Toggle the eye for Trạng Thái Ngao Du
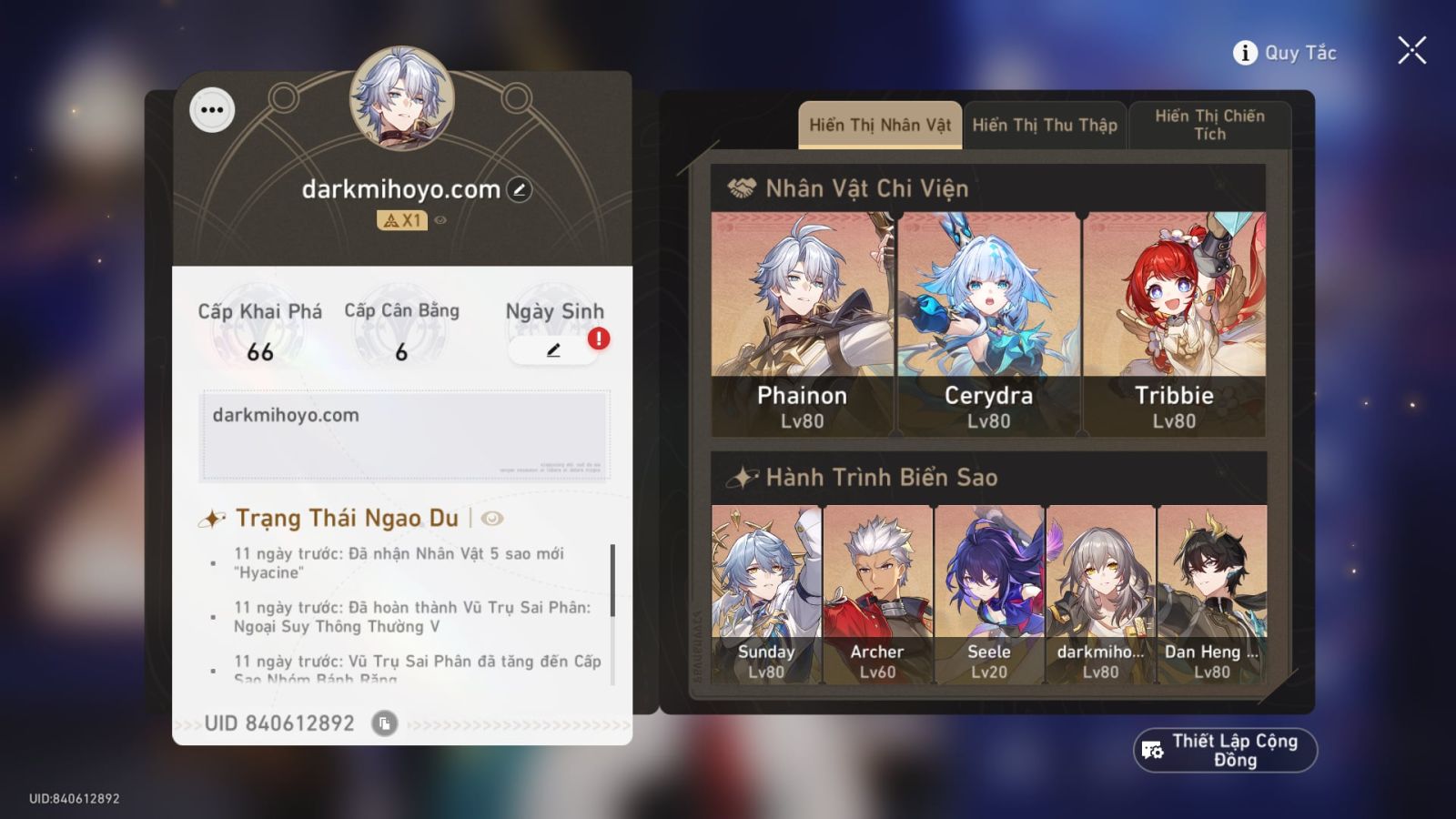Image resolution: width=1456 pixels, height=819 pixels. click(x=490, y=518)
